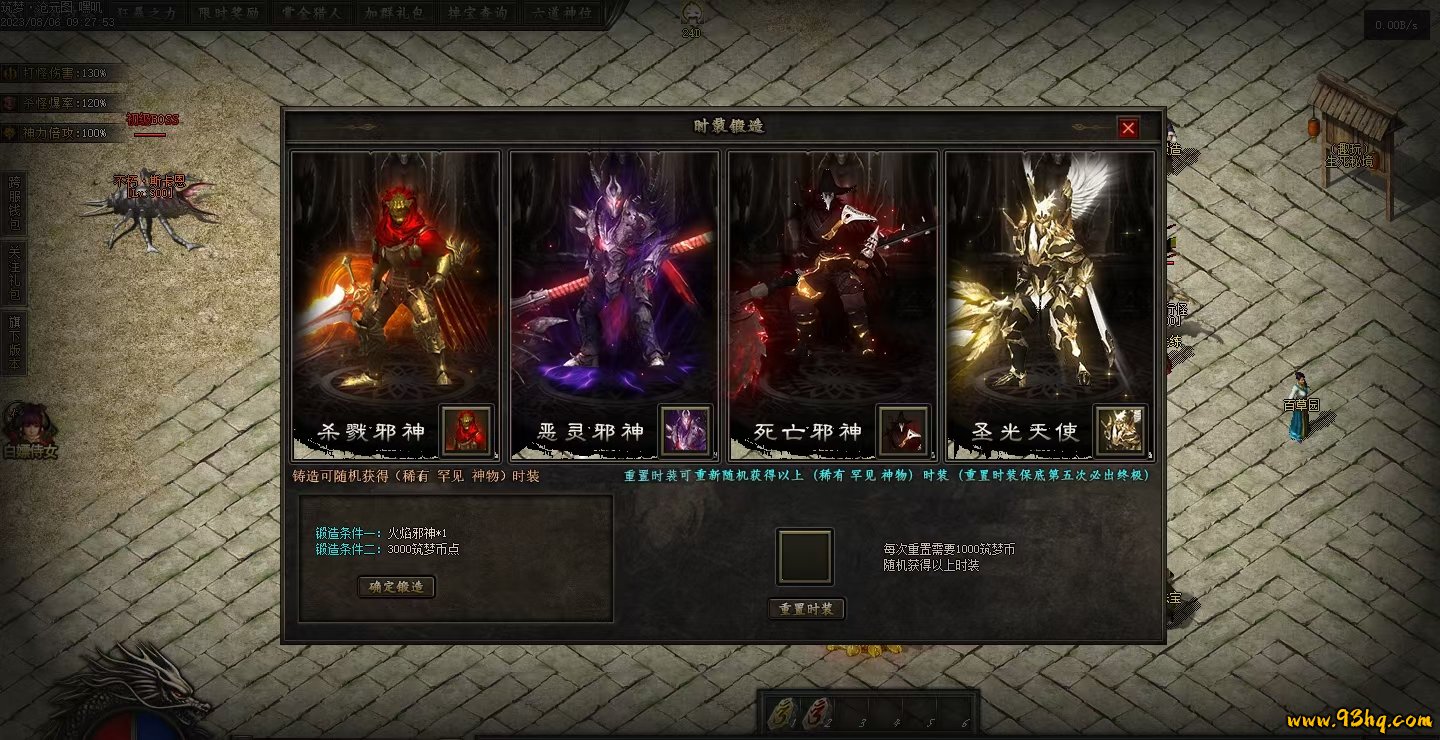Choose the 杀戮邪神 costume icon
The image size is (1440, 740).
[466, 431]
